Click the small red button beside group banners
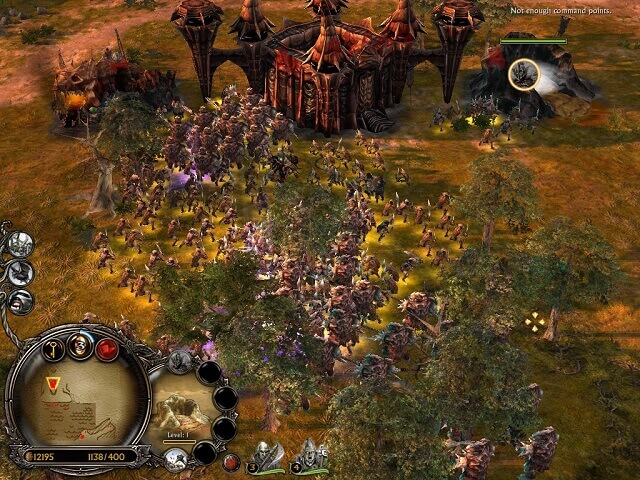640x480 pixels. point(231,462)
